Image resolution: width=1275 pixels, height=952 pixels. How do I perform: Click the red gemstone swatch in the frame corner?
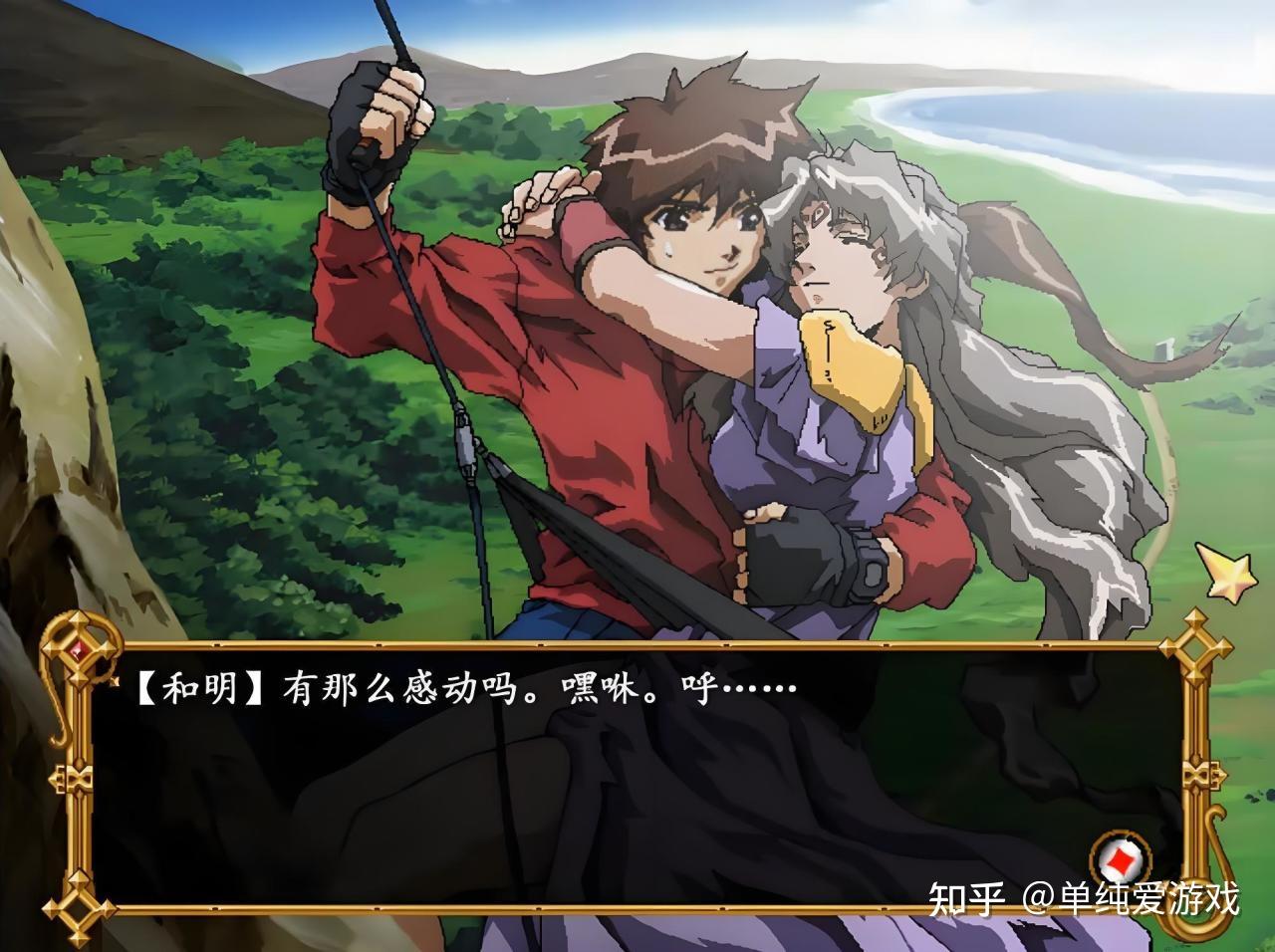(x=80, y=650)
